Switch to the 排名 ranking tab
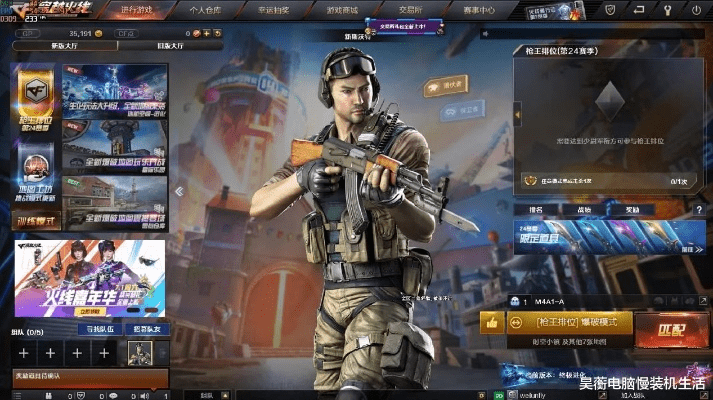This screenshot has height=400, width=713. 535,210
